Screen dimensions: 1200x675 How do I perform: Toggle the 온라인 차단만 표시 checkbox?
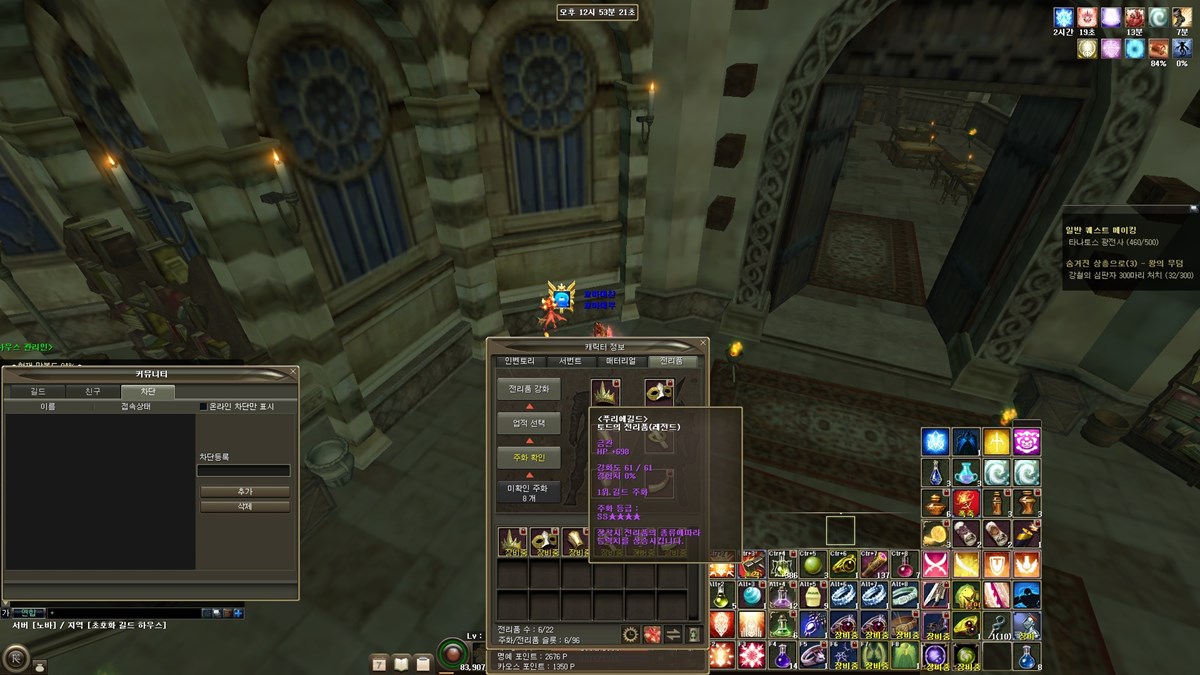[x=204, y=407]
